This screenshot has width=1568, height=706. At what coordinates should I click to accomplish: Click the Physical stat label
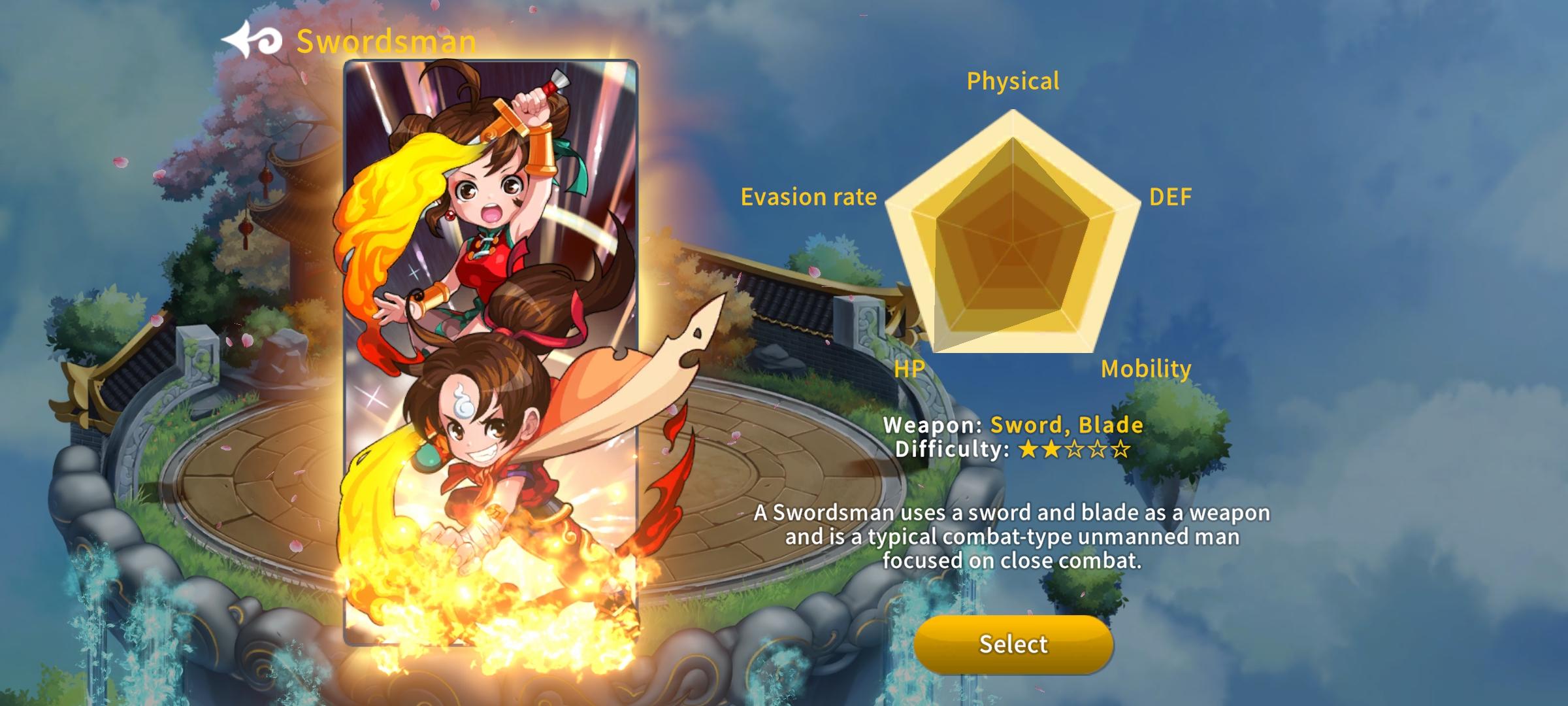(1013, 81)
